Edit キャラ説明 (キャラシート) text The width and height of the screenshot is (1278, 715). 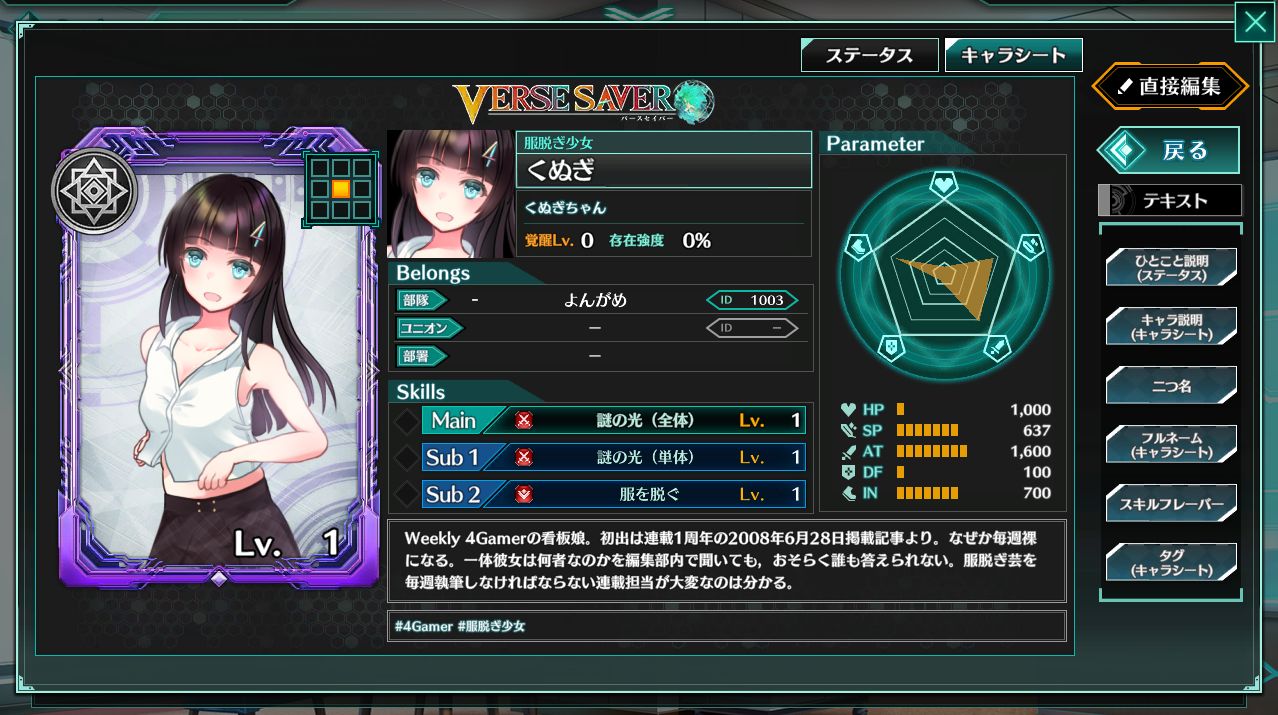[1171, 326]
